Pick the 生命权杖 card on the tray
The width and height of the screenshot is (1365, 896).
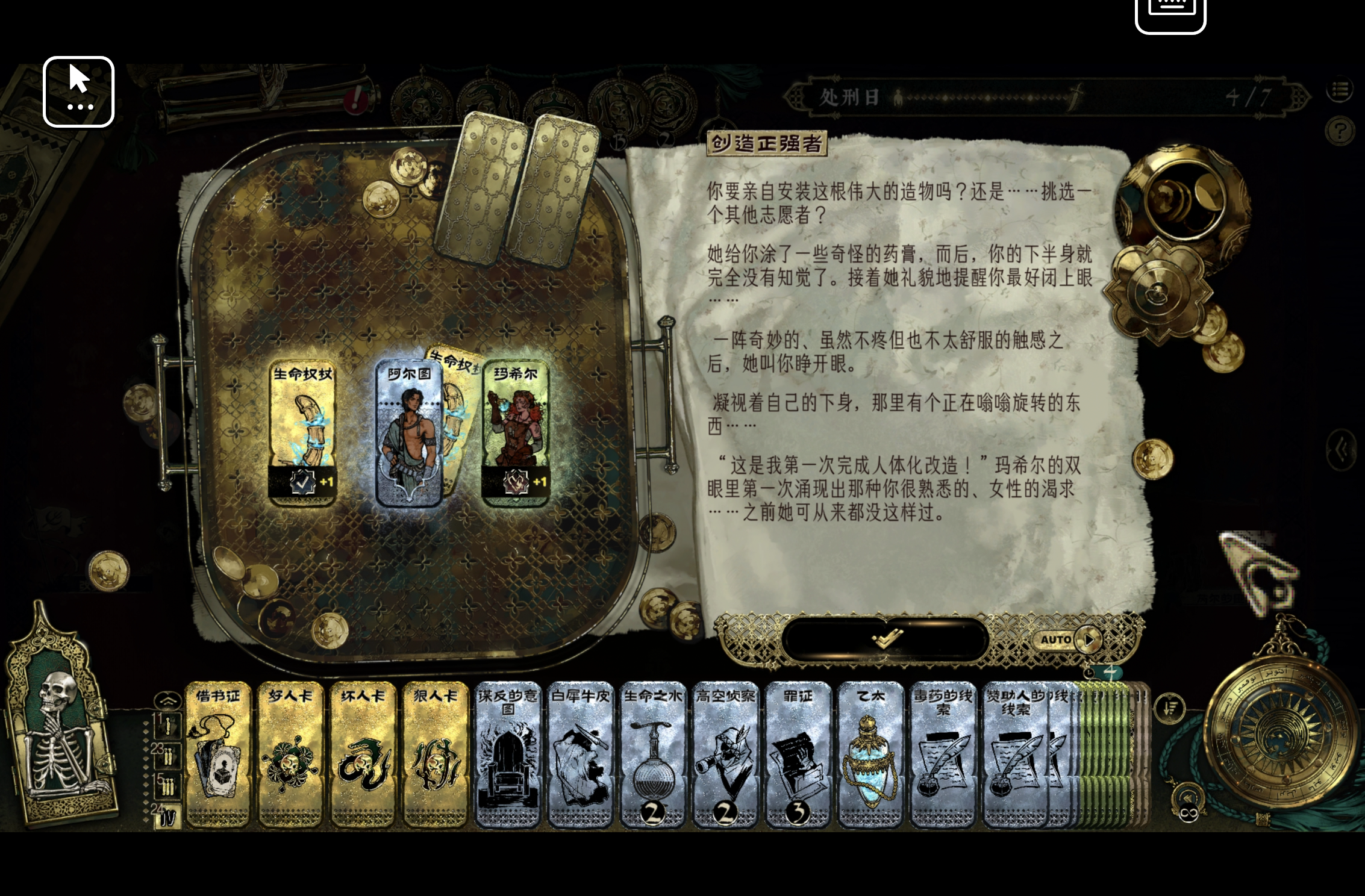[x=302, y=434]
